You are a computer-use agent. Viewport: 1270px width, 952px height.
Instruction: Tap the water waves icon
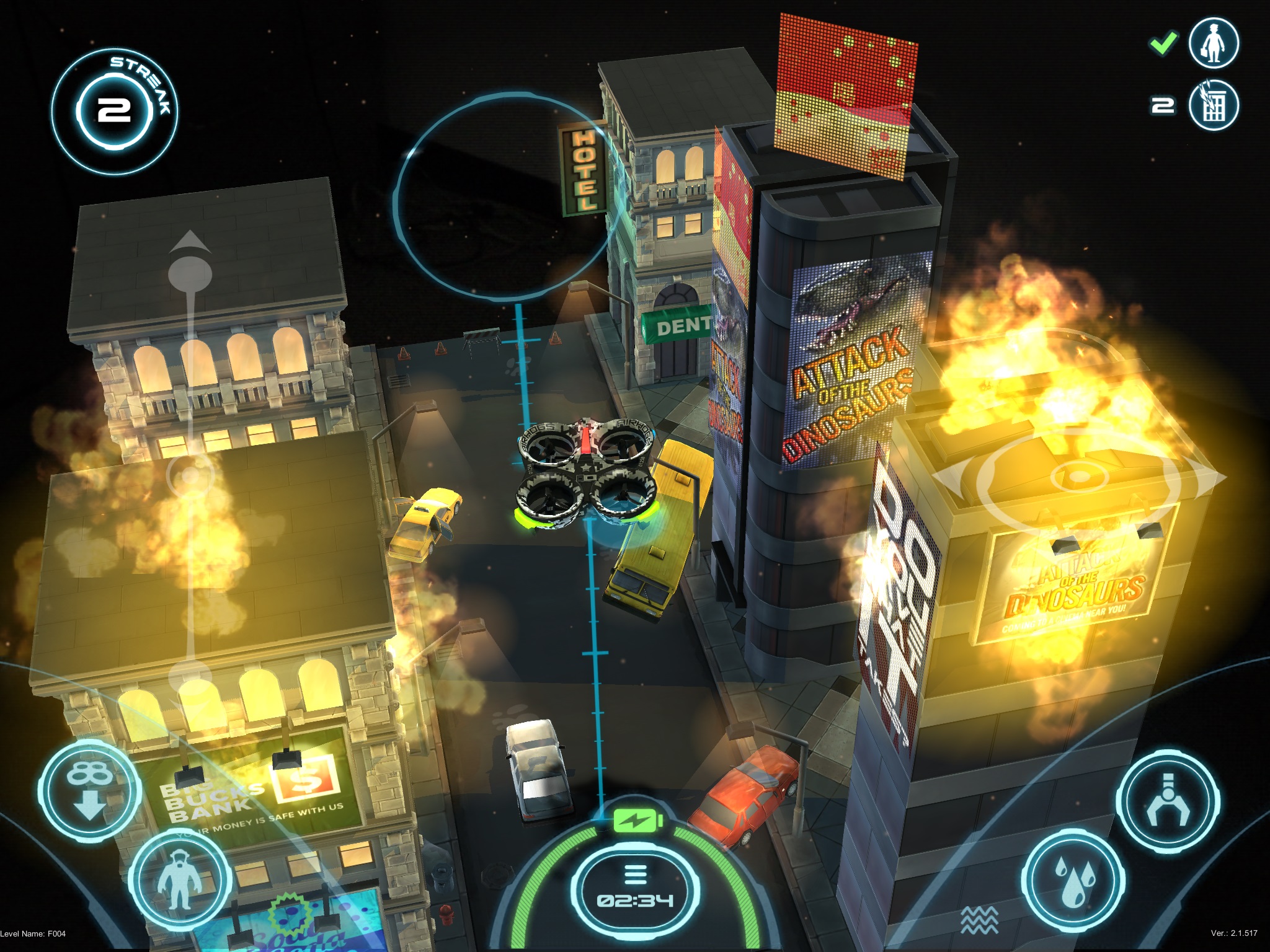point(979,920)
